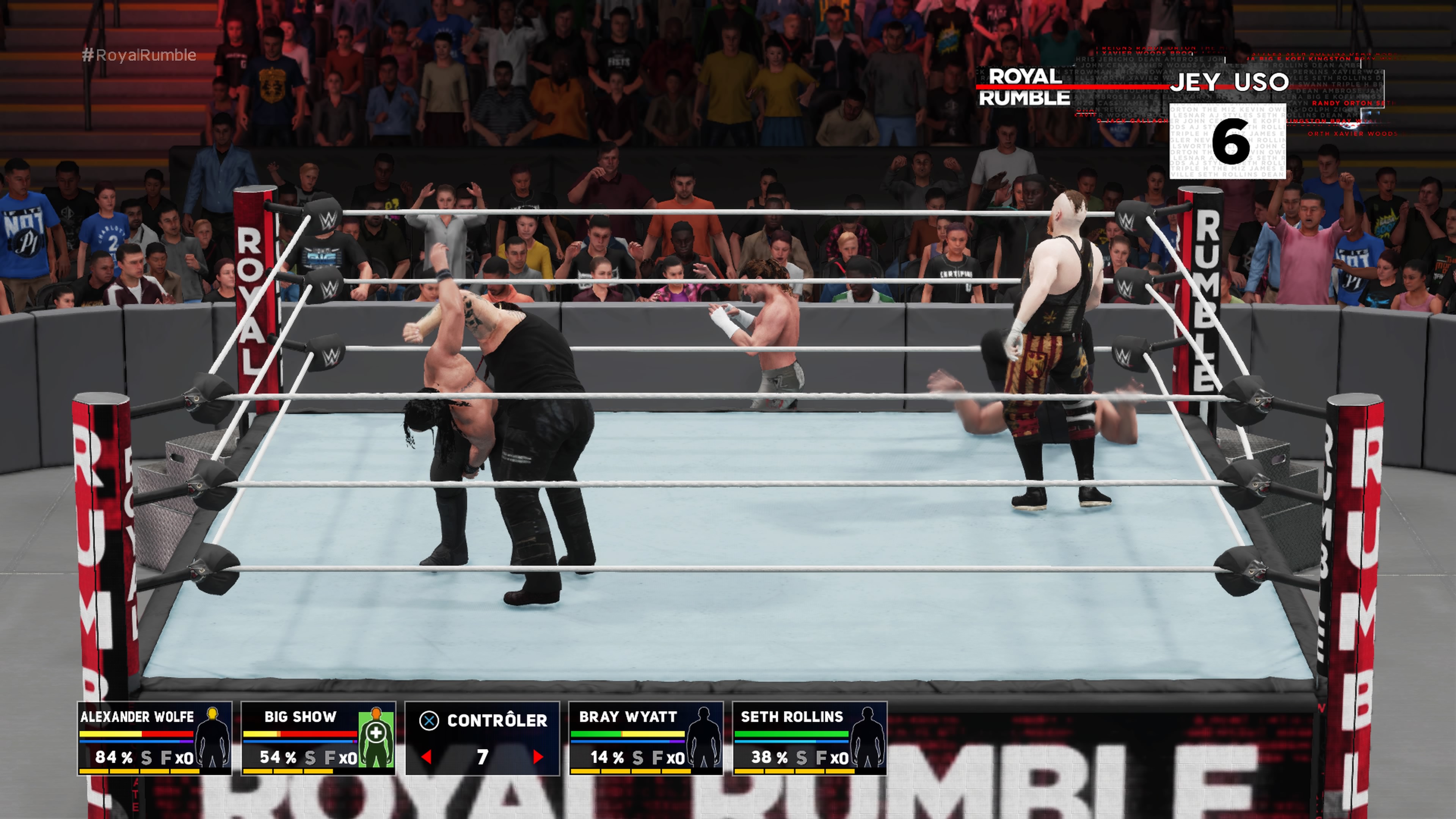Open the controlled superstar number 7 selector
Screen dimensions: 1456x819
(x=483, y=758)
